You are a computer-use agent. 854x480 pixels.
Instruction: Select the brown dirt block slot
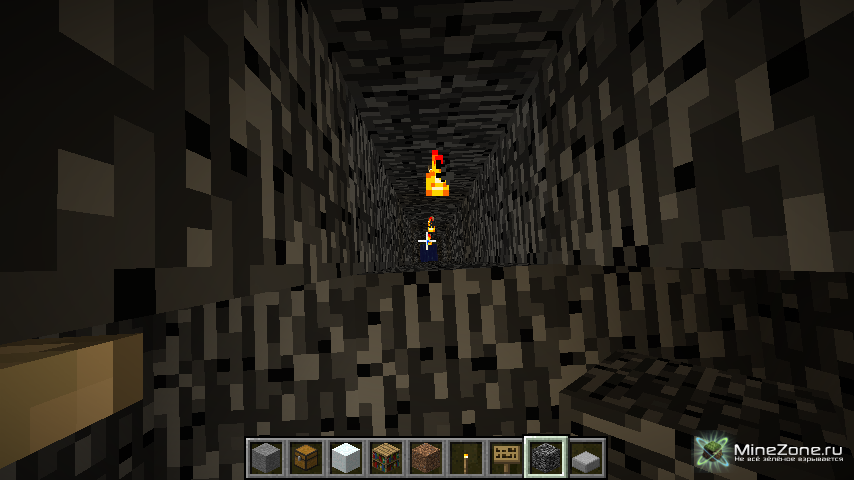coord(426,457)
